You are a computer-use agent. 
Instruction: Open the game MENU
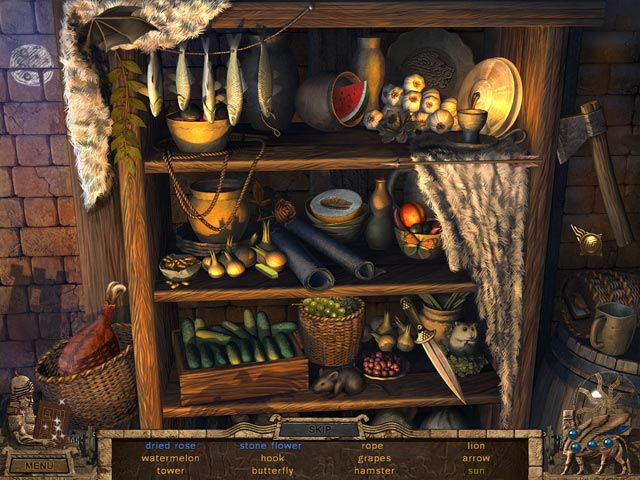click(x=40, y=465)
